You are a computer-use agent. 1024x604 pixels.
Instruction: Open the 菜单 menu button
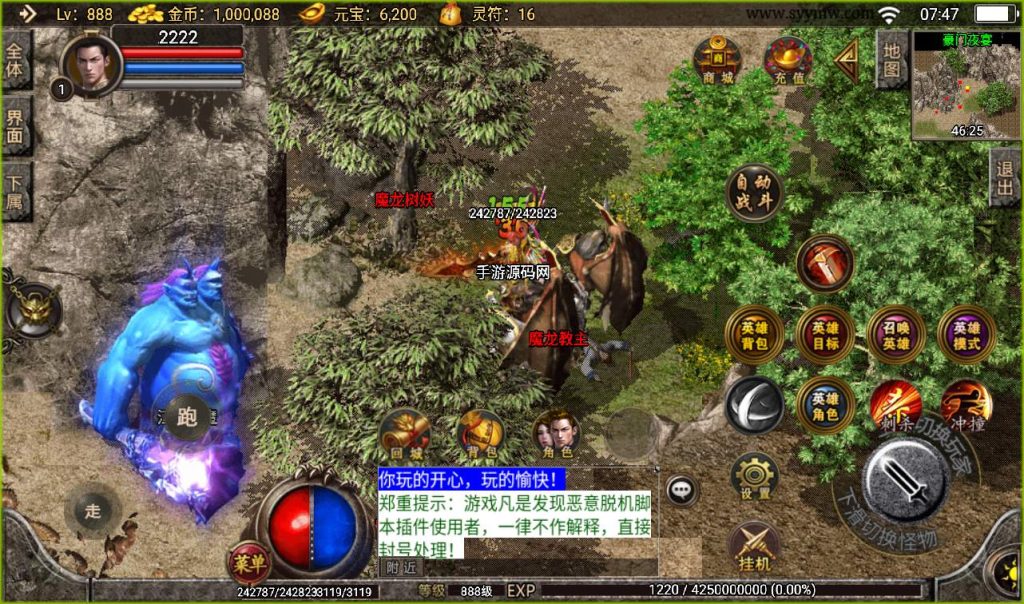point(248,562)
